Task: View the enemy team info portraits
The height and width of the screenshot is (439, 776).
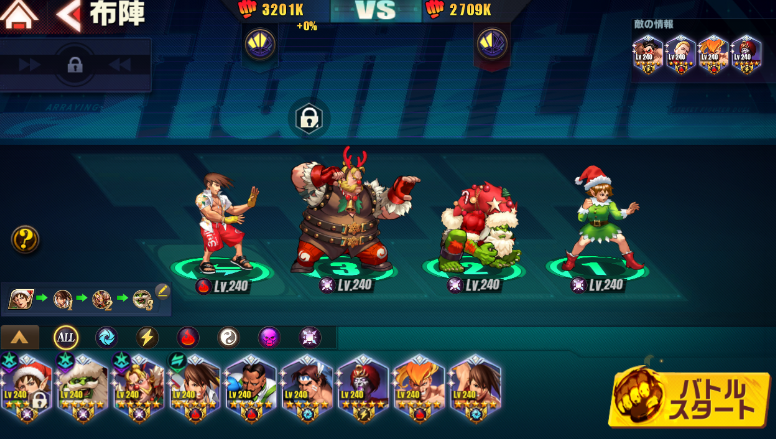Action: 695,54
